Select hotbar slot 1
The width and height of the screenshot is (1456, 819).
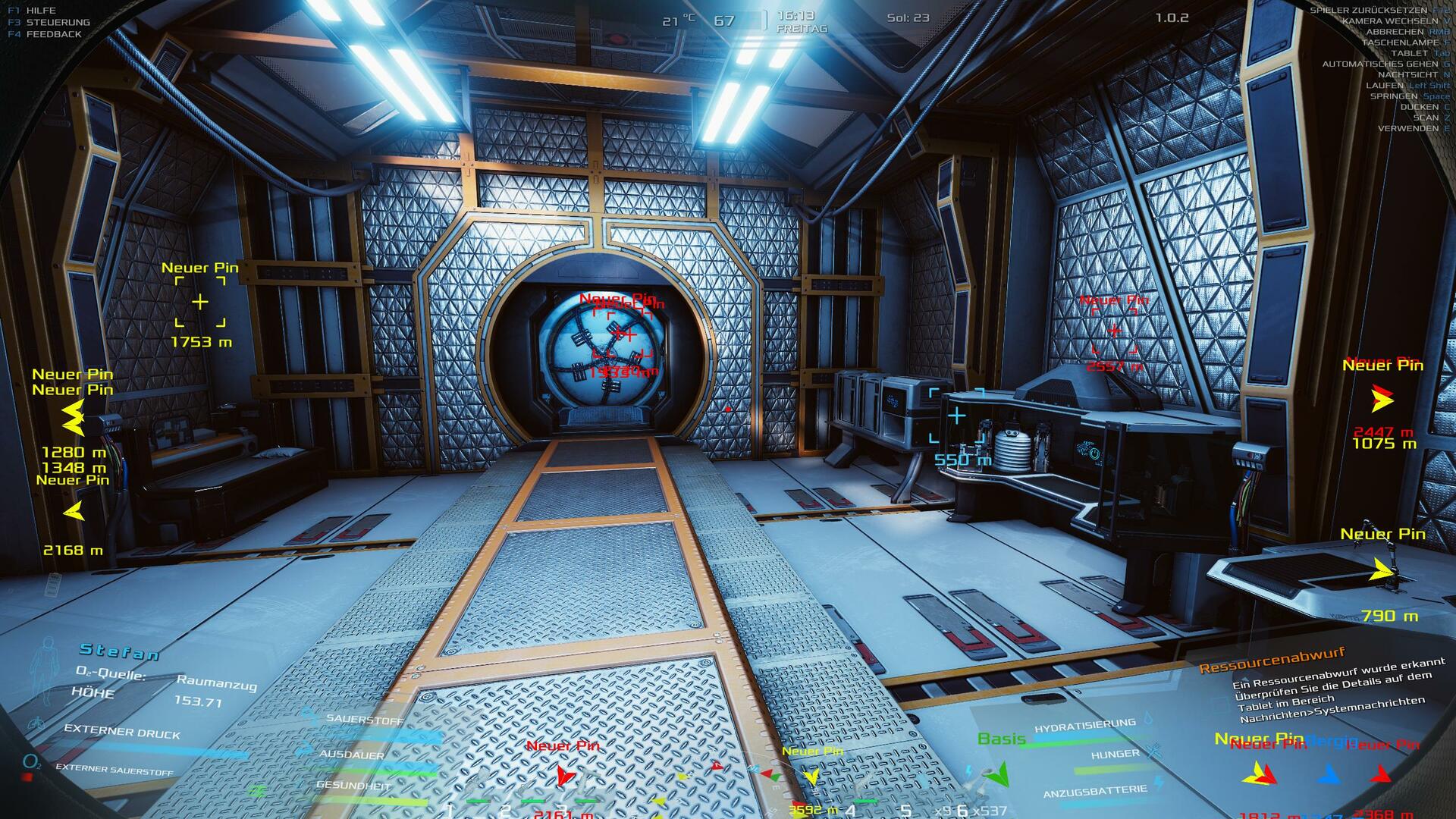(449, 810)
